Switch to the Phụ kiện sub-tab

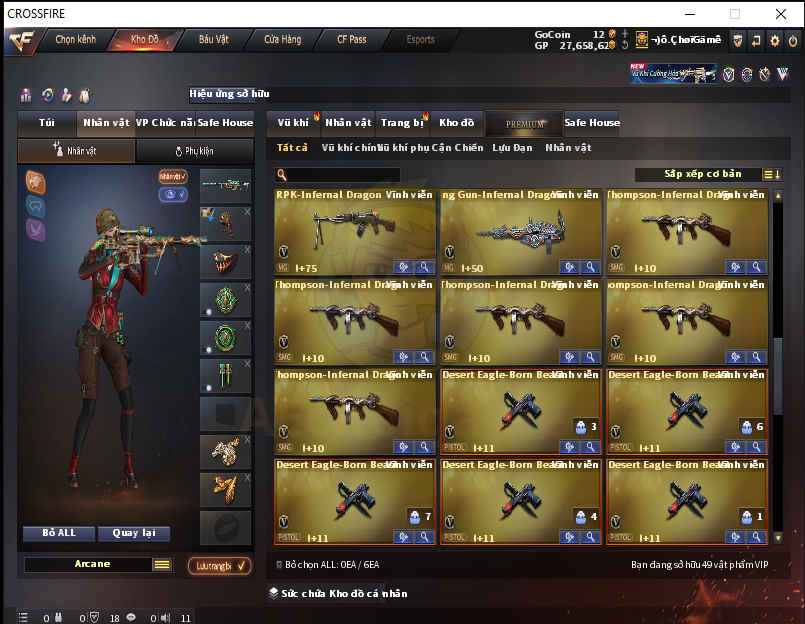tap(195, 151)
